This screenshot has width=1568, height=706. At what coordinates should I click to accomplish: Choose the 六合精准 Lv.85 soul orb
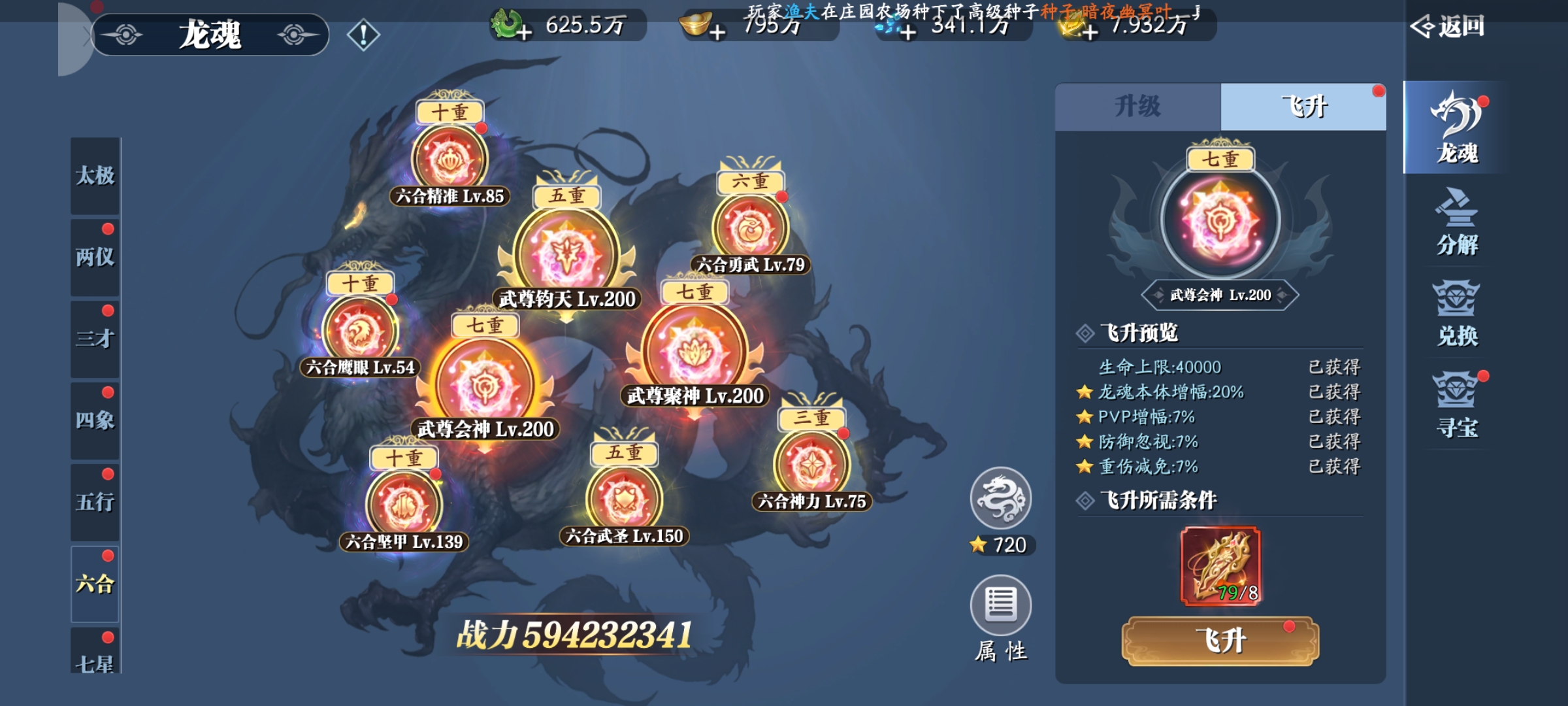[449, 160]
